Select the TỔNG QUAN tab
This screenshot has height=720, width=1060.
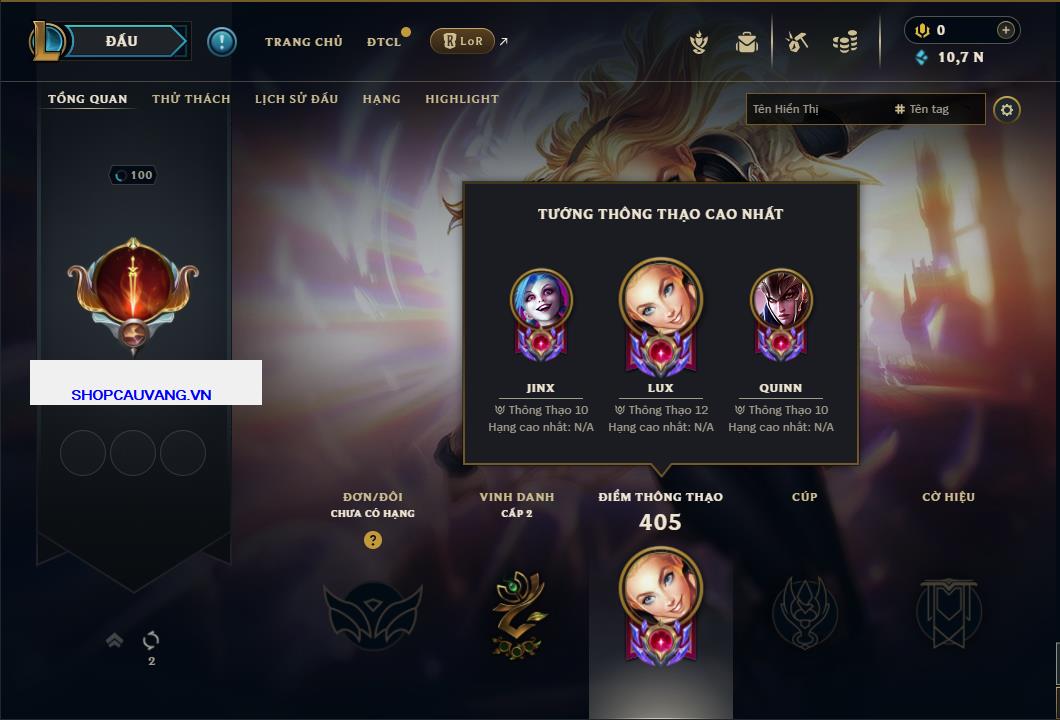pos(88,99)
